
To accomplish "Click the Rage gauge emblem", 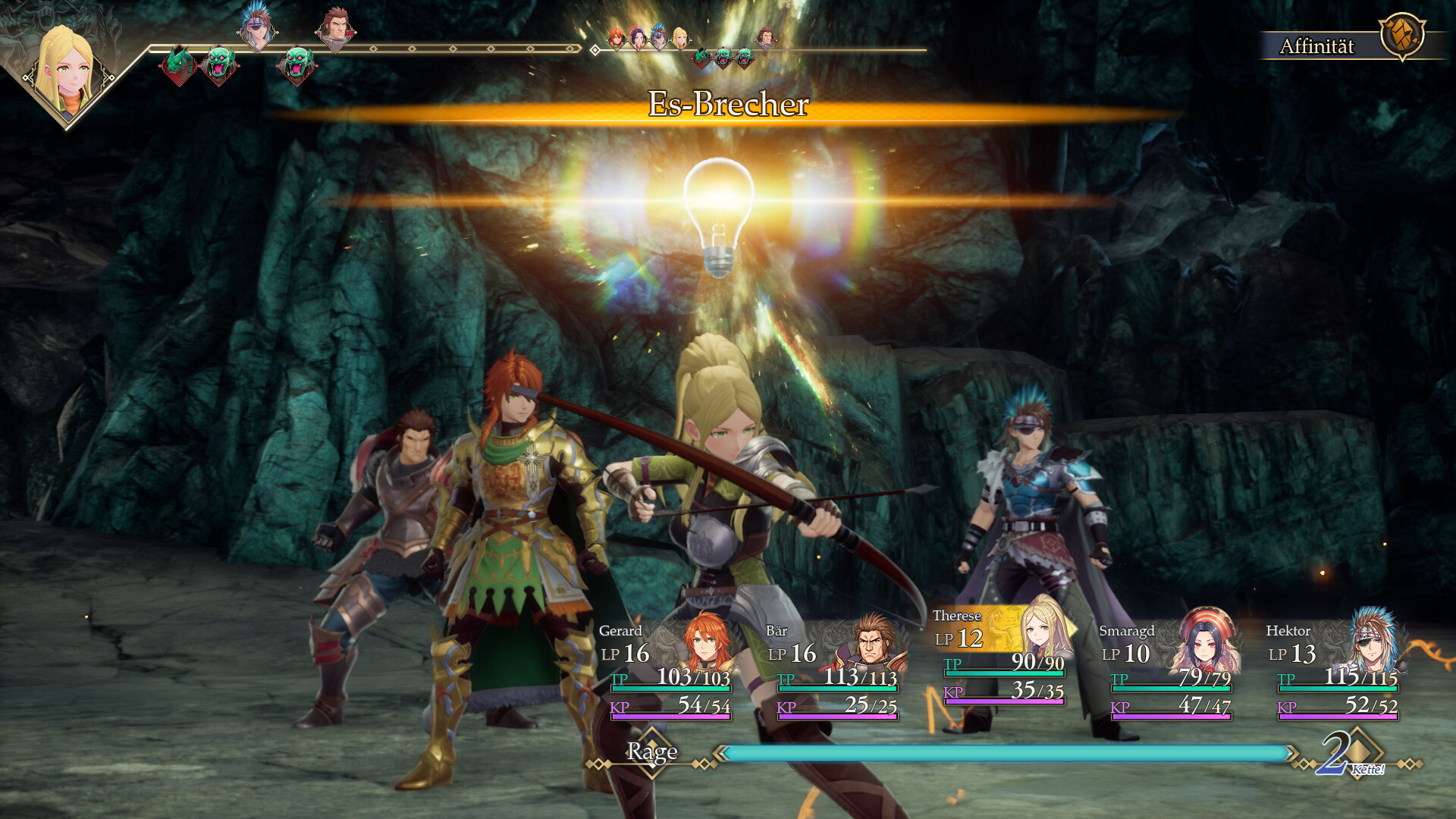I will click(652, 752).
